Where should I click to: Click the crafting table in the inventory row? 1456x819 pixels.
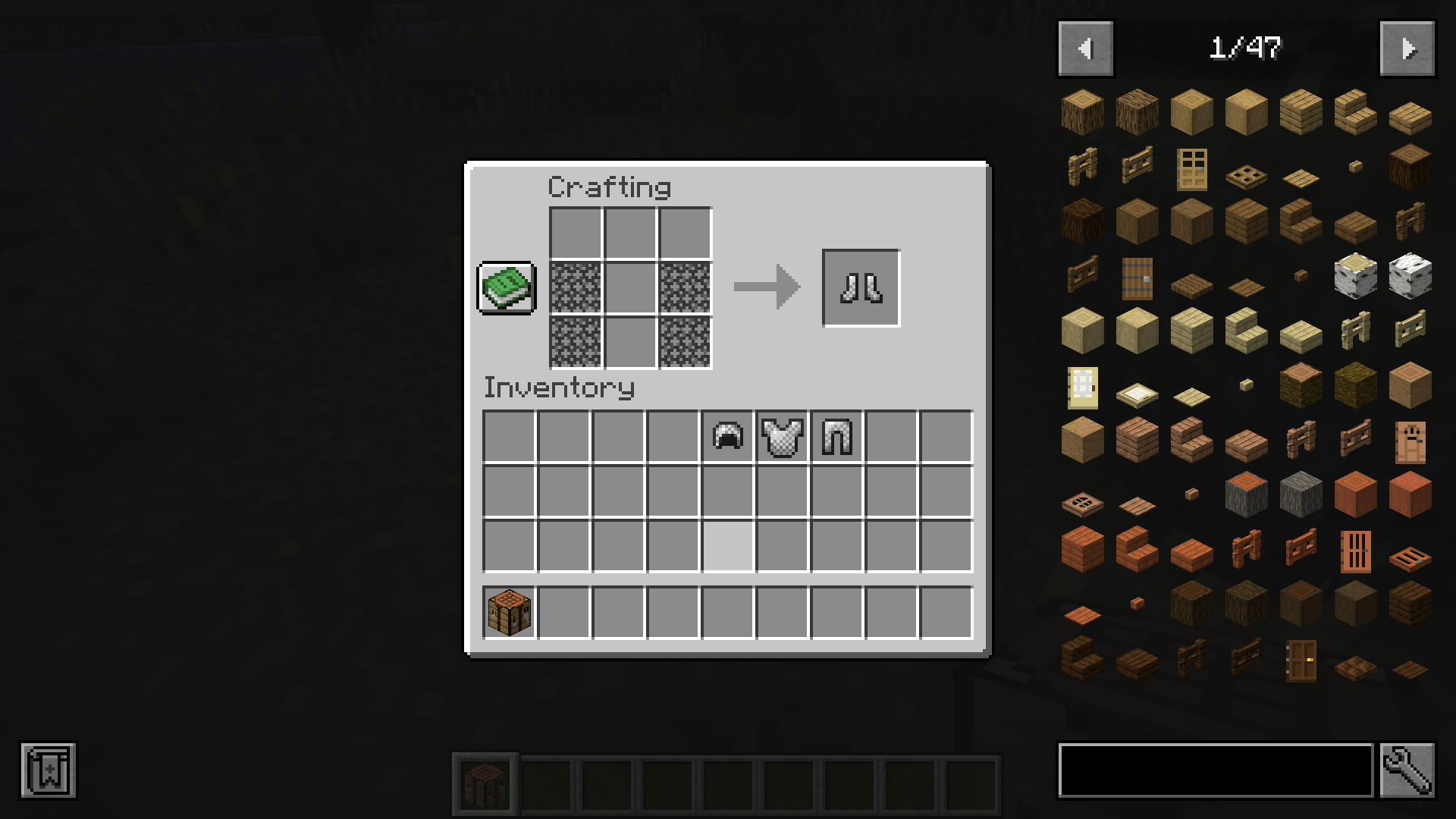tap(508, 612)
